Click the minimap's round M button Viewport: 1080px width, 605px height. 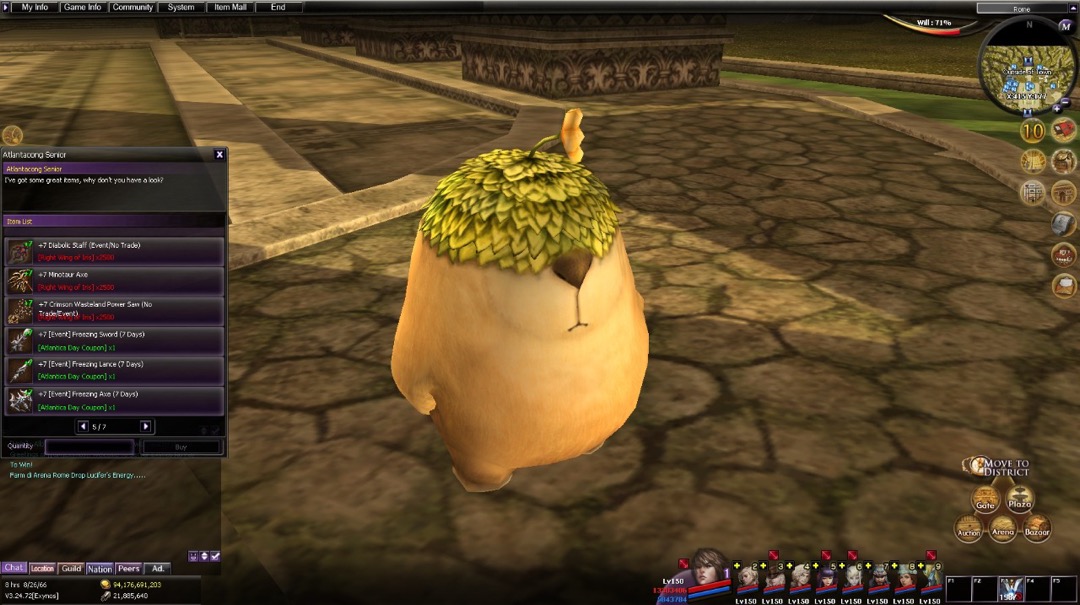pyautogui.click(x=1065, y=26)
